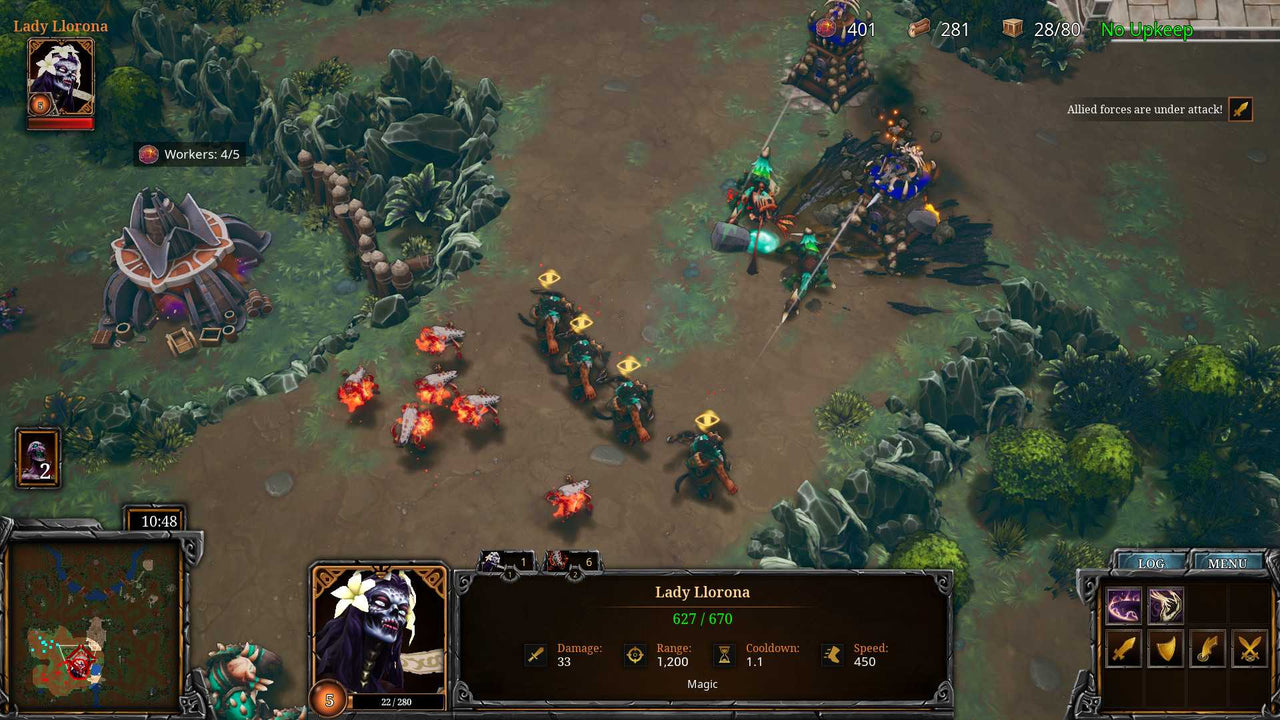Open the MENU panel
This screenshot has height=720, width=1280.
[1227, 563]
